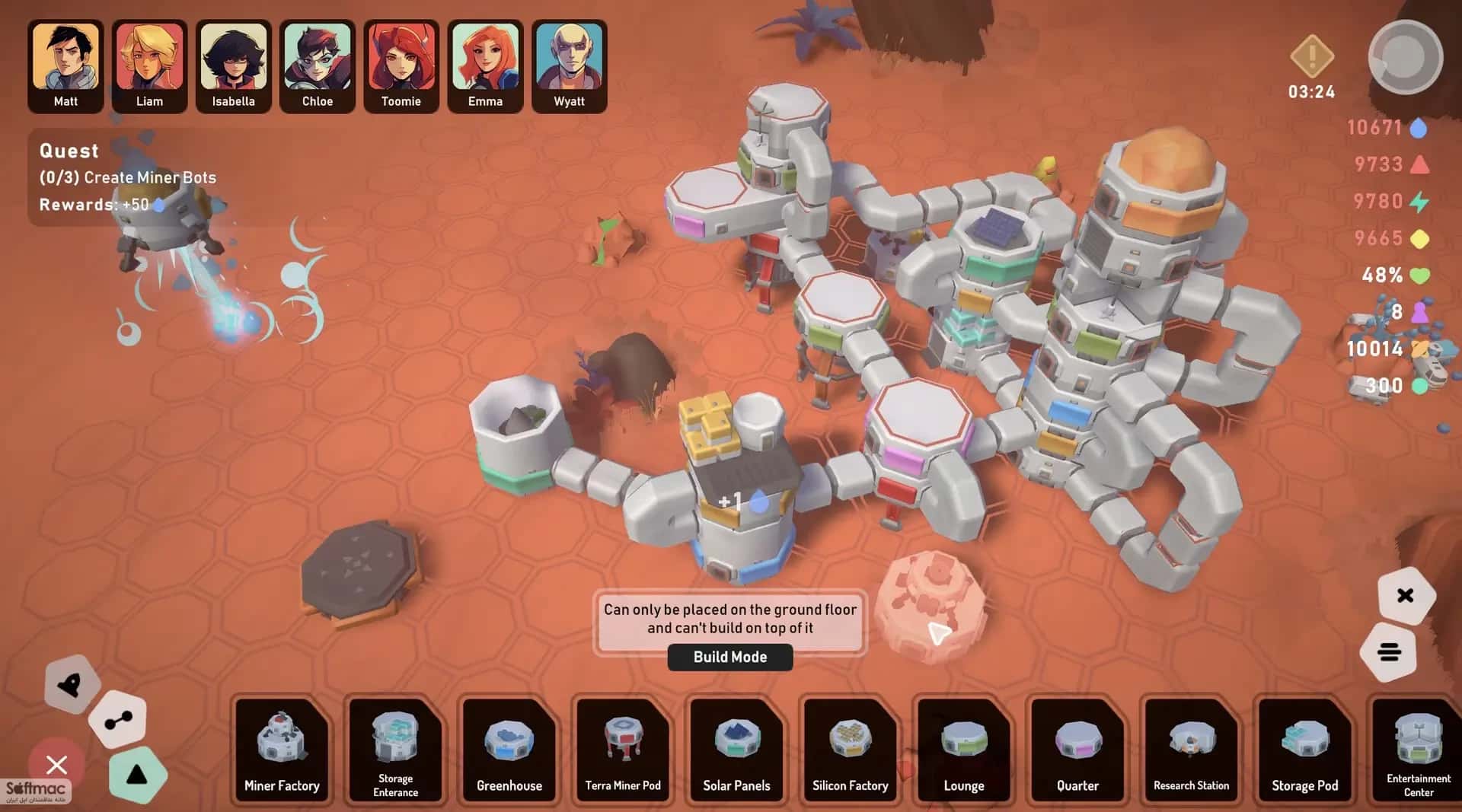The height and width of the screenshot is (812, 1462).
Task: Open the hamburger menu hex icon
Action: click(x=1390, y=652)
